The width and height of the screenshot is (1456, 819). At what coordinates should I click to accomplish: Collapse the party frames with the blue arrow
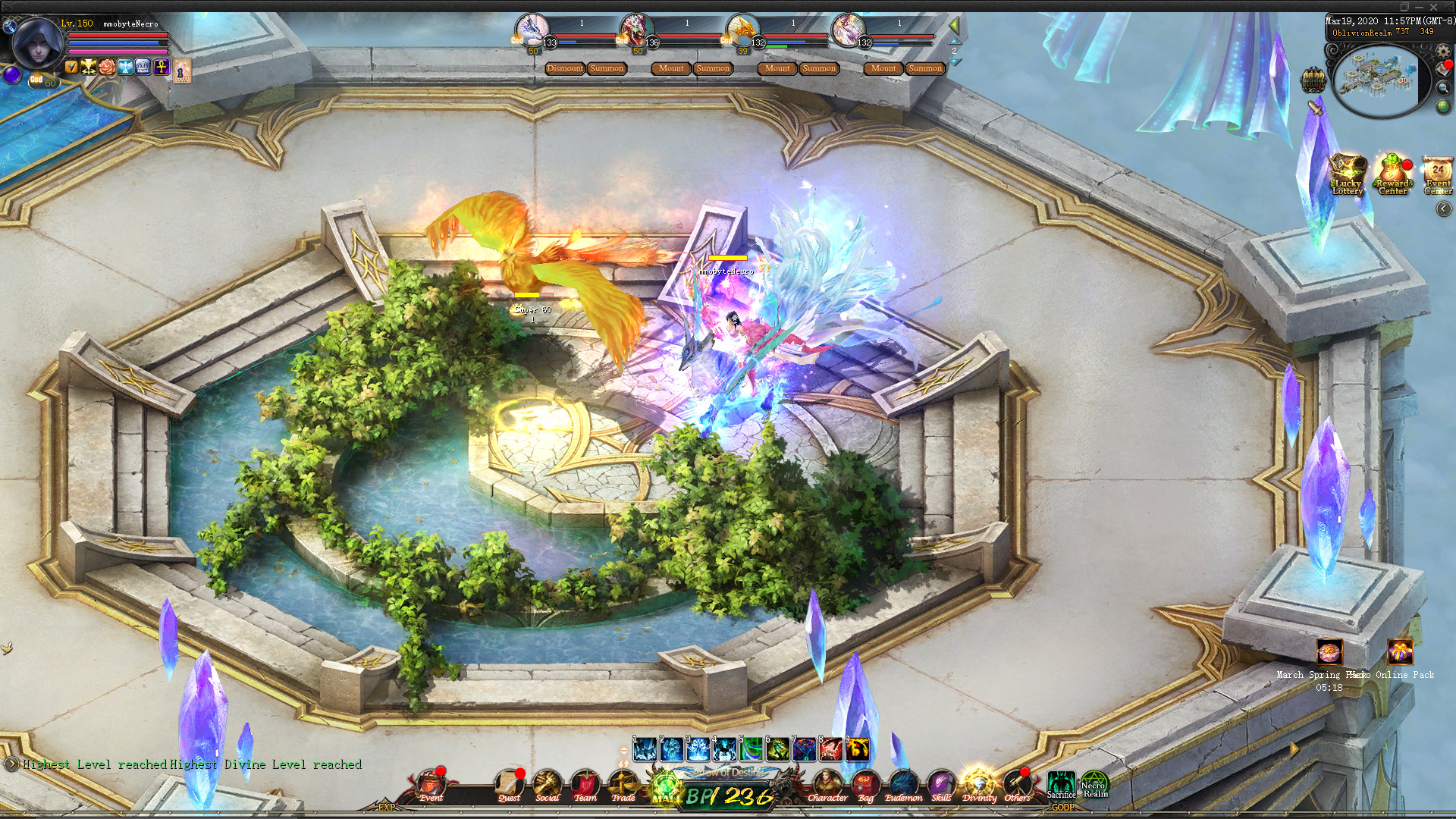(x=954, y=40)
